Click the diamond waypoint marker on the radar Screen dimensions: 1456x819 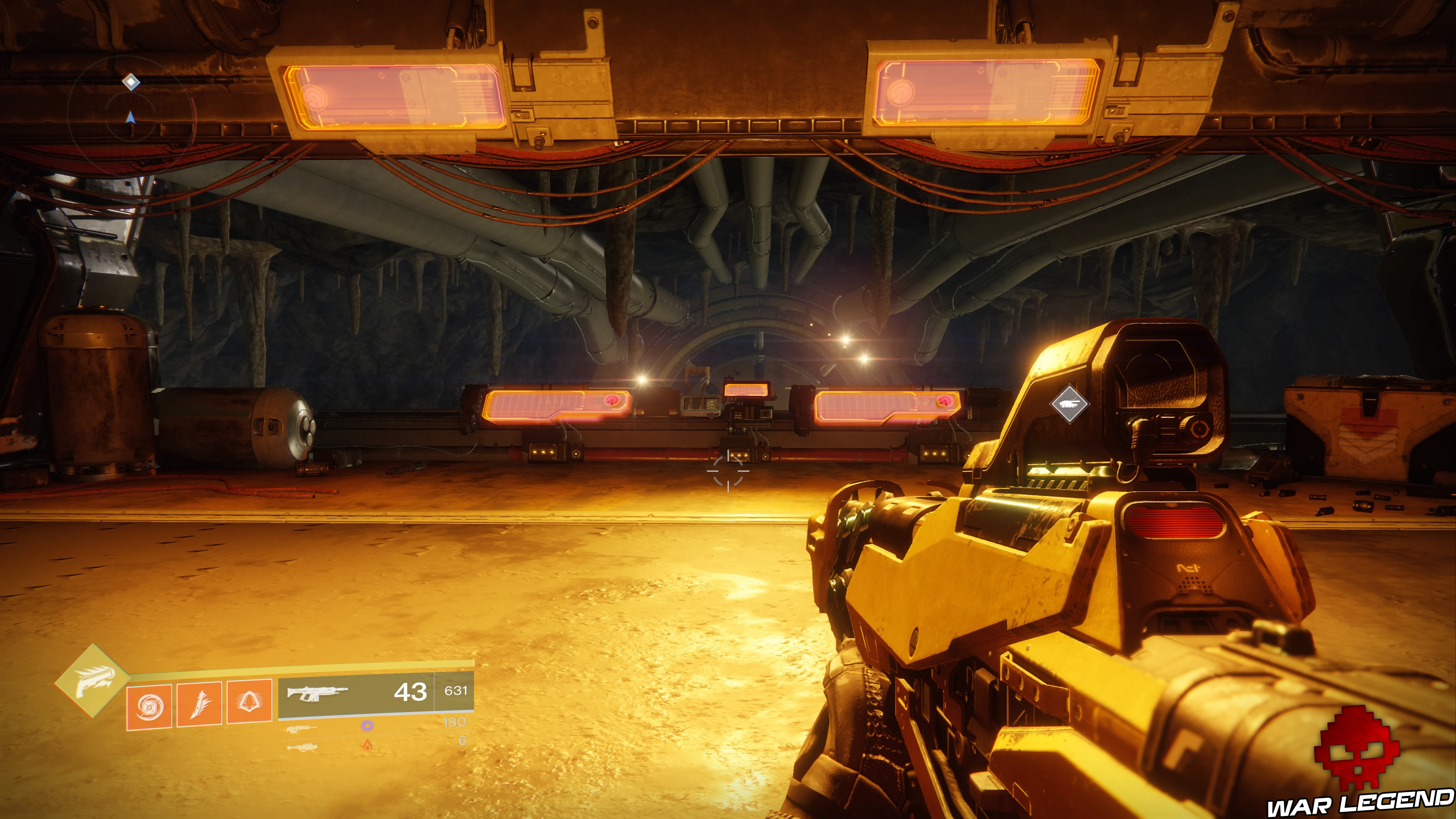(x=131, y=82)
